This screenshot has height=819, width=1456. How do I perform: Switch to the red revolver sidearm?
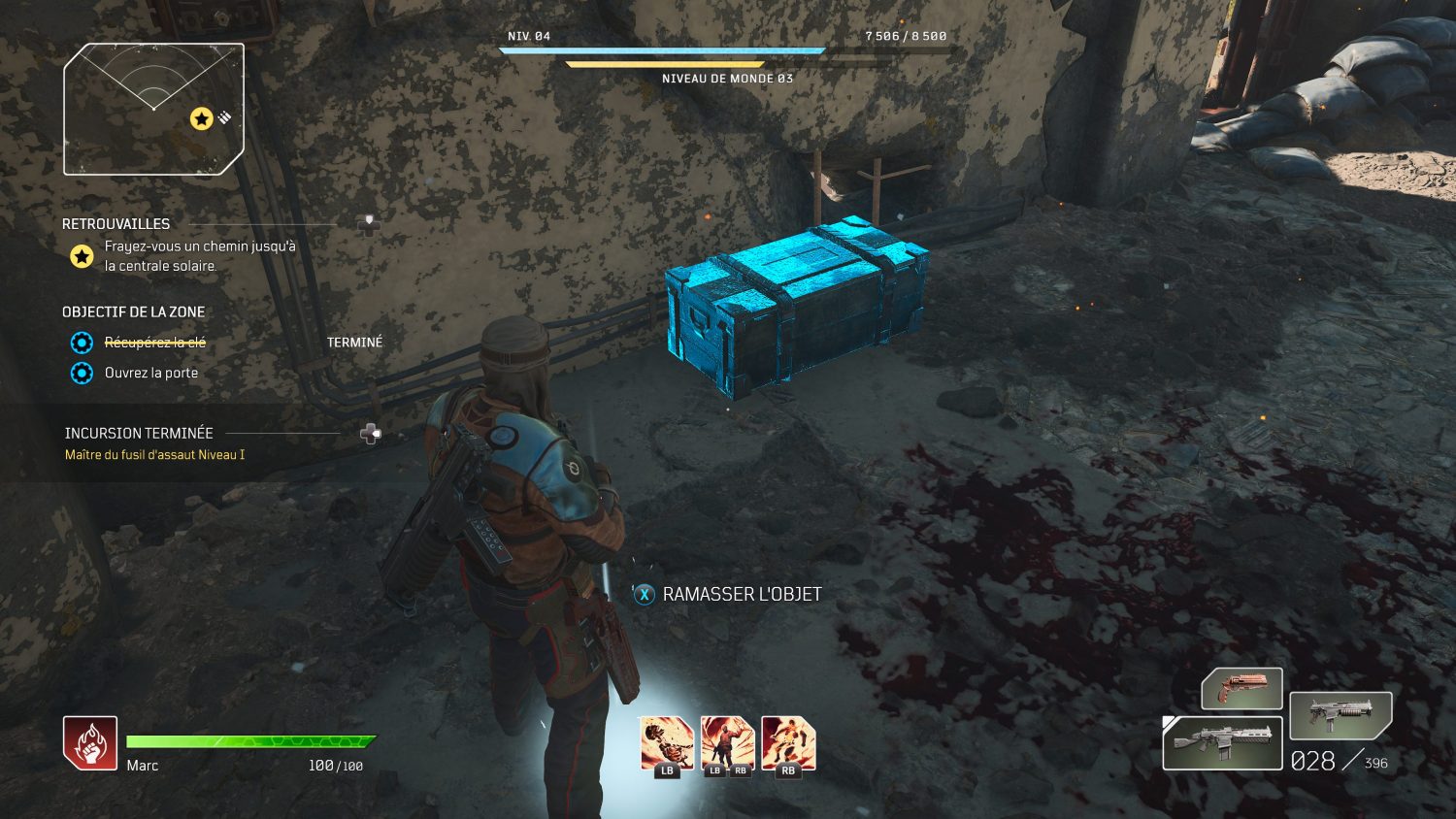1241,688
